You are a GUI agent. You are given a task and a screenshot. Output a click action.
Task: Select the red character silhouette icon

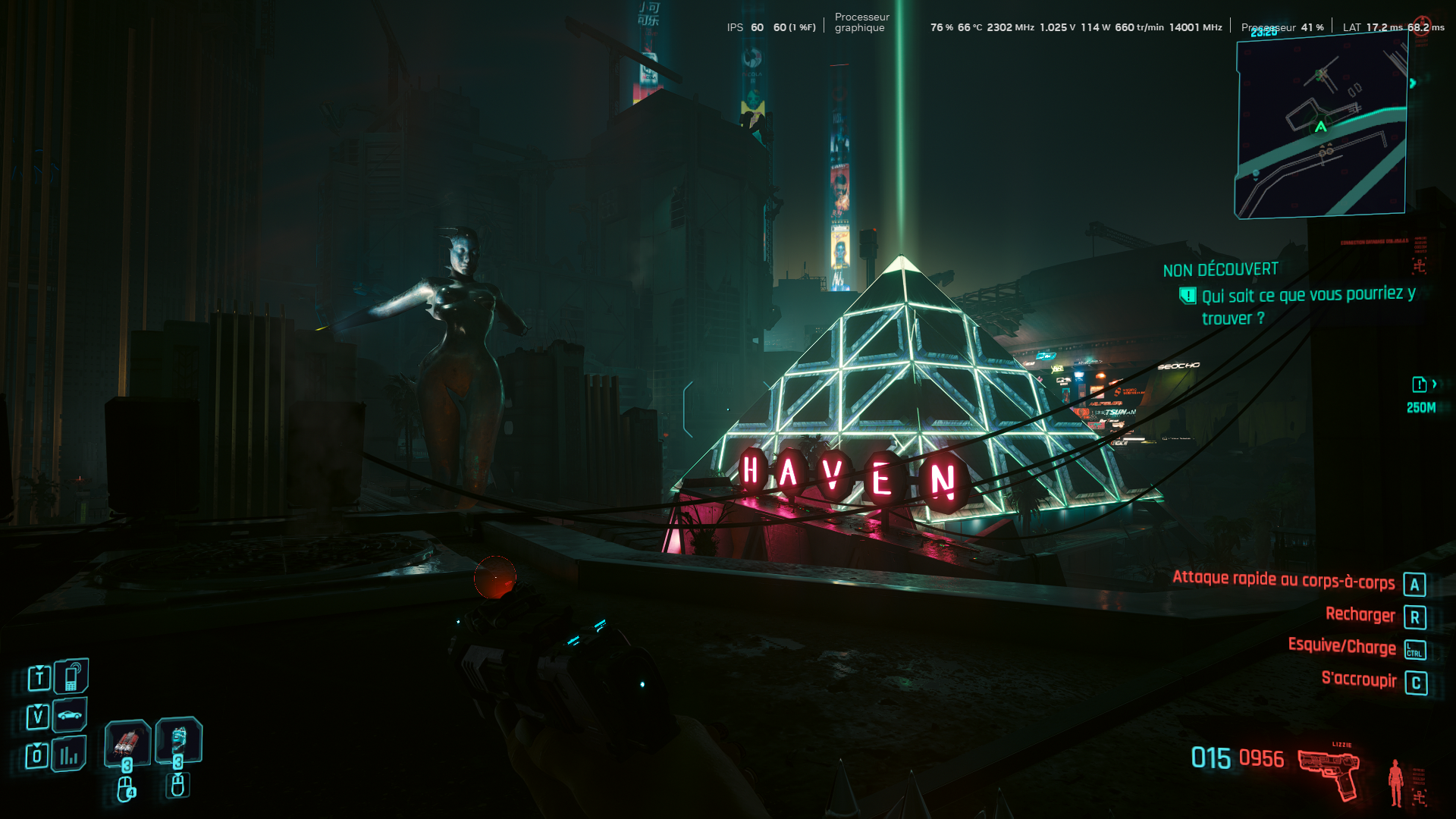[x=1395, y=783]
